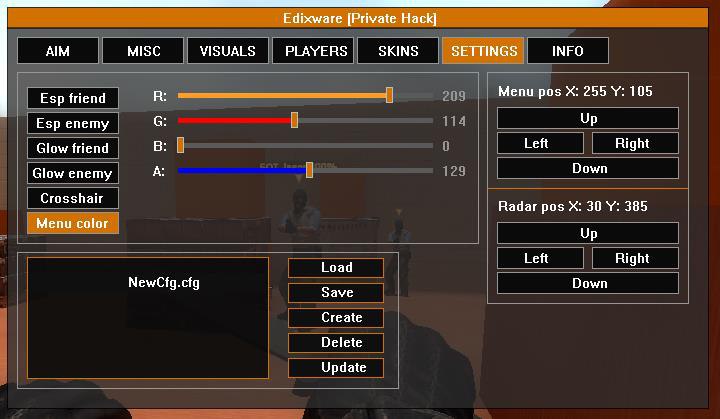Image resolution: width=720 pixels, height=419 pixels.
Task: Click the Update config list button
Action: click(336, 368)
